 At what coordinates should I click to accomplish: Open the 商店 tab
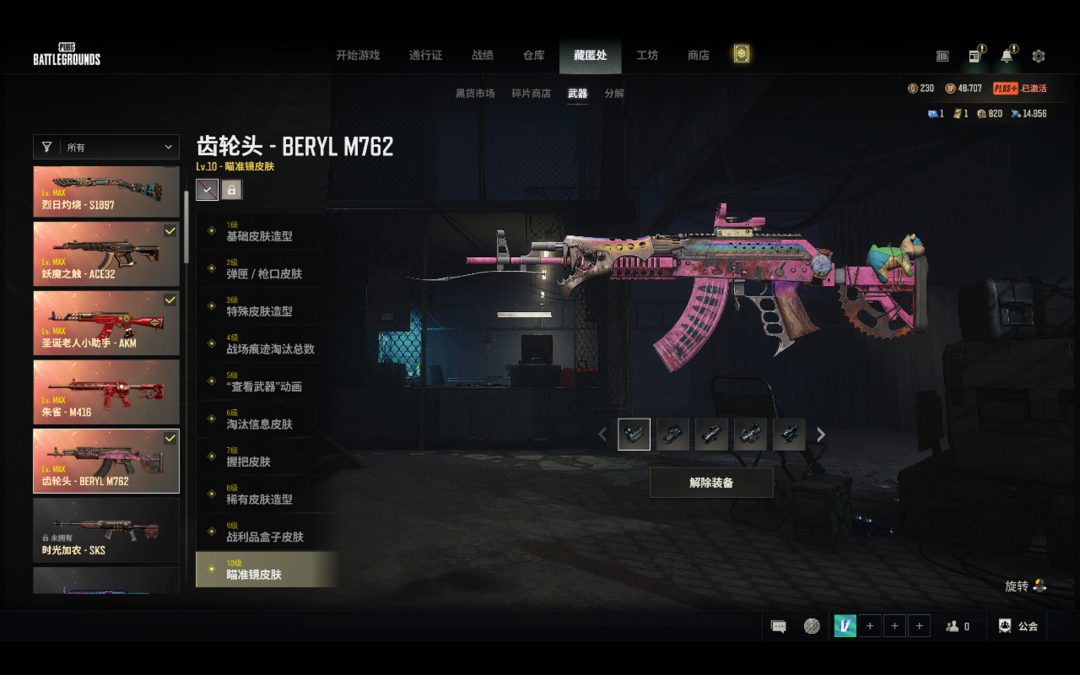point(698,55)
